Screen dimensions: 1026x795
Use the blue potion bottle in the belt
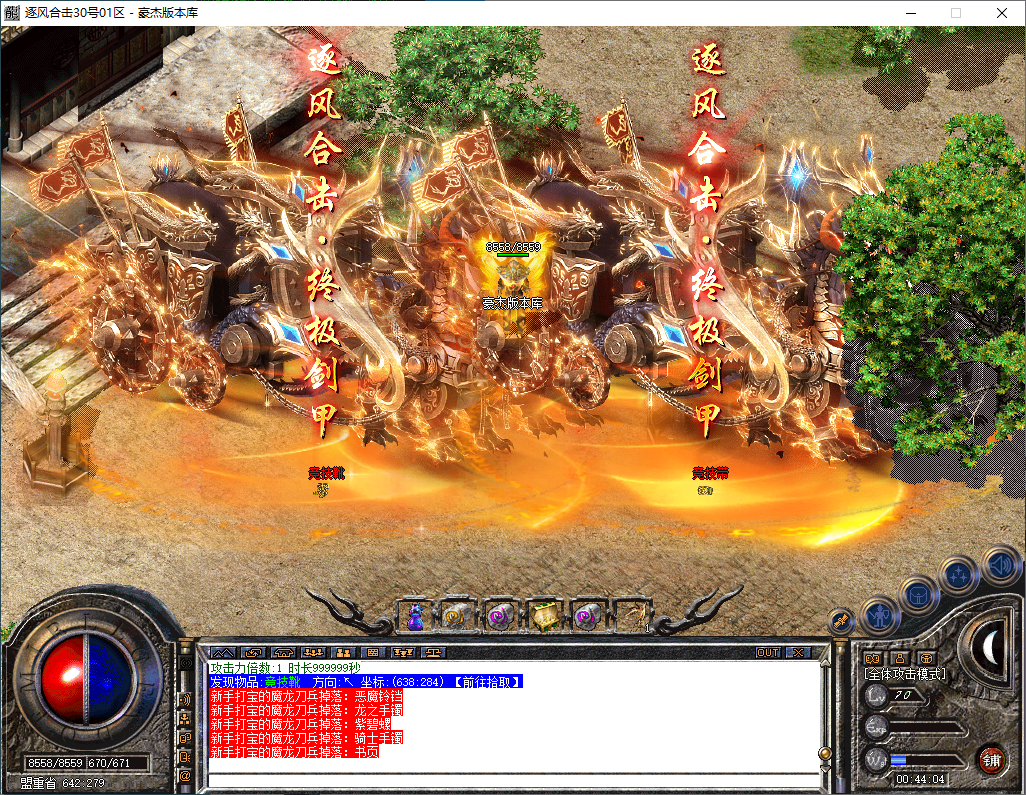click(415, 617)
